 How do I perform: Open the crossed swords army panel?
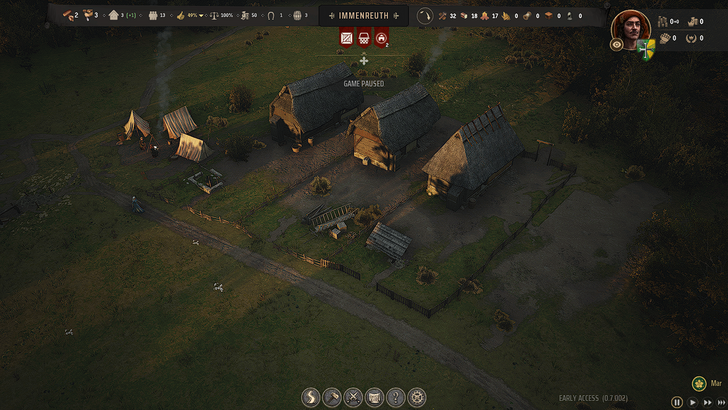[x=352, y=397]
